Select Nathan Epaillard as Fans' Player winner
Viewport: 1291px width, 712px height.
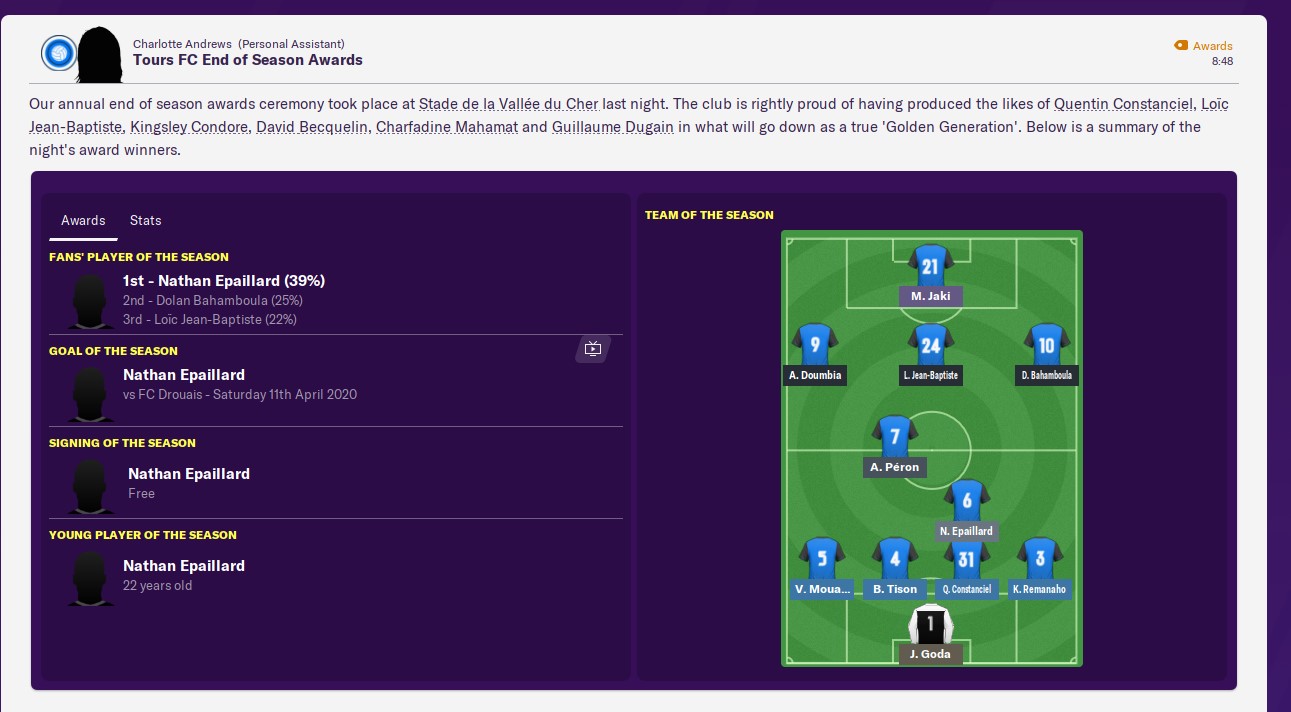(x=223, y=281)
